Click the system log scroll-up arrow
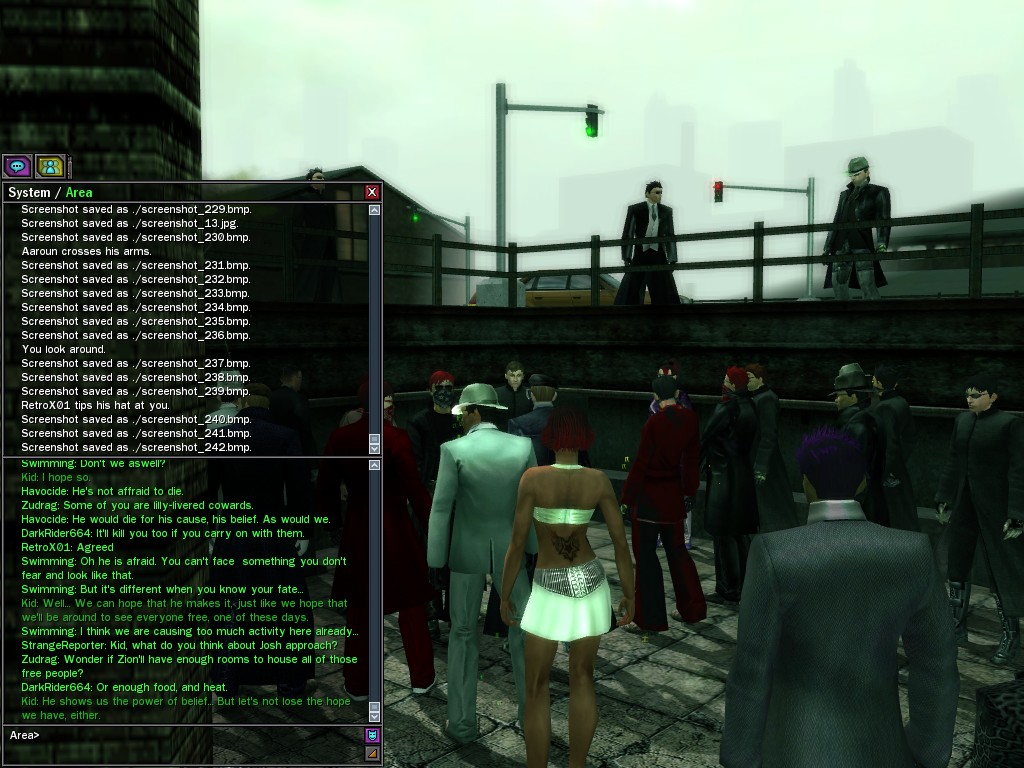This screenshot has height=768, width=1024. pyautogui.click(x=375, y=211)
